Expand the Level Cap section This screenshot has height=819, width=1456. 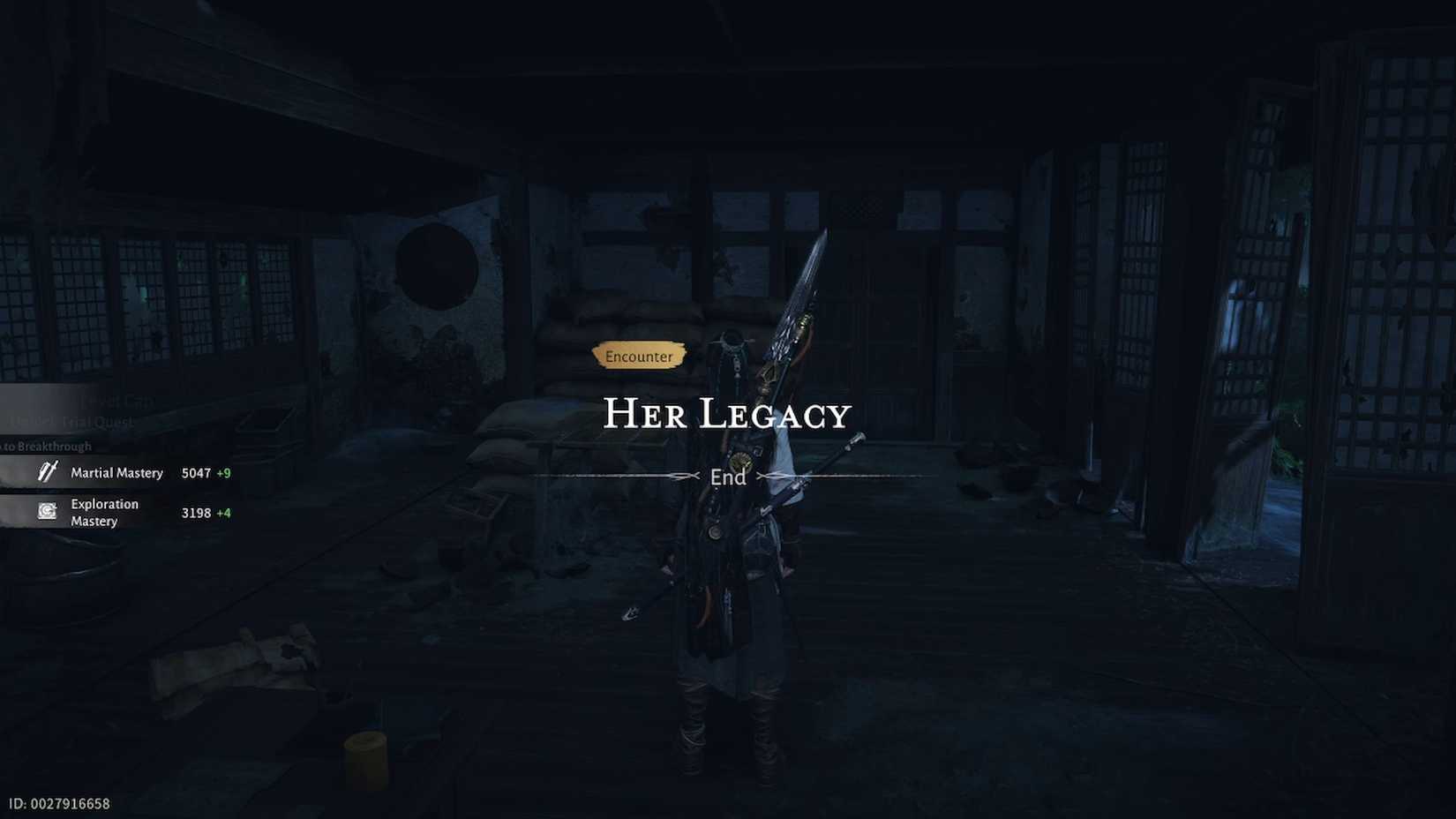pos(117,400)
